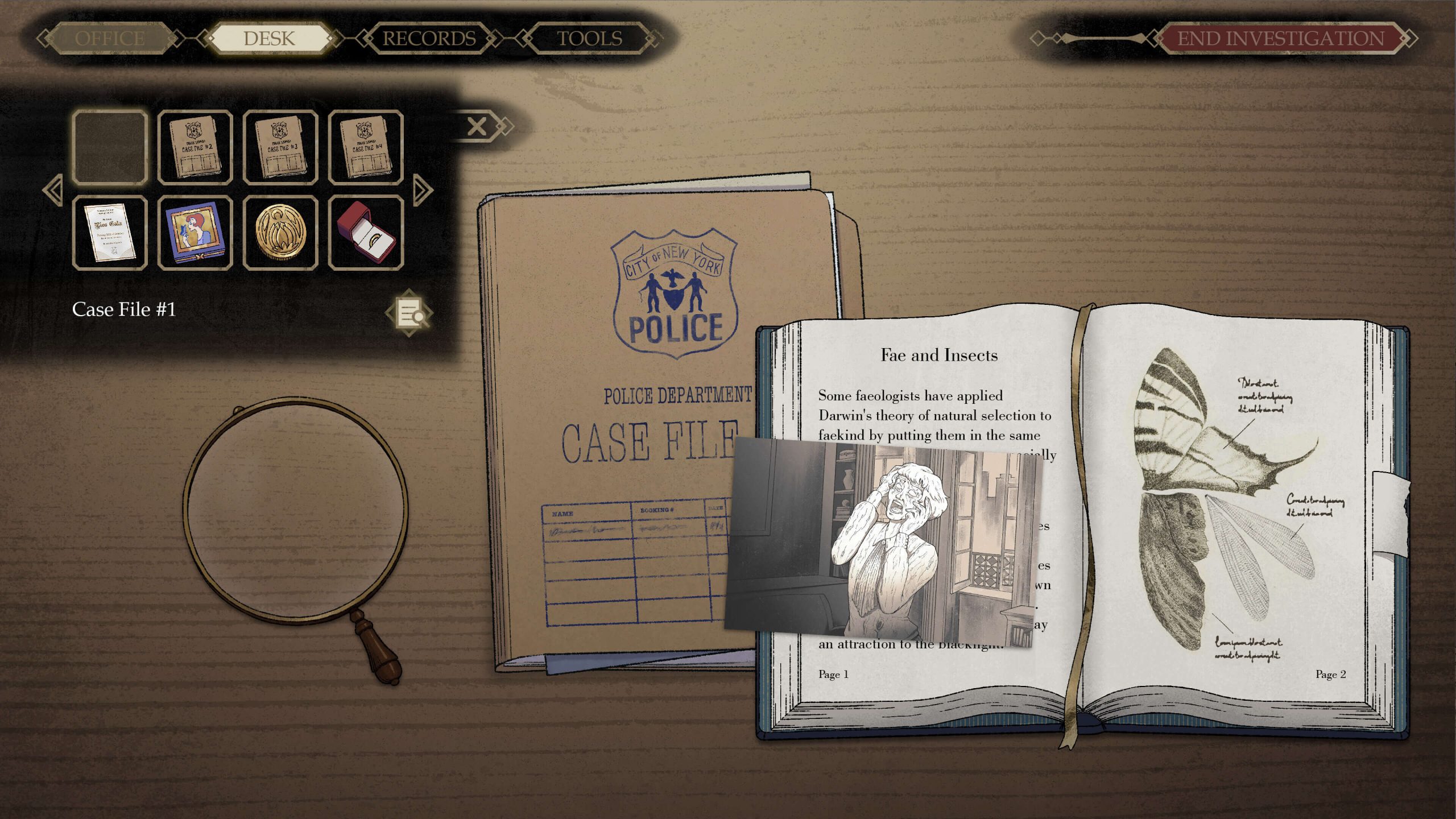Open the Desk tab
The width and height of the screenshot is (1456, 819).
point(269,39)
